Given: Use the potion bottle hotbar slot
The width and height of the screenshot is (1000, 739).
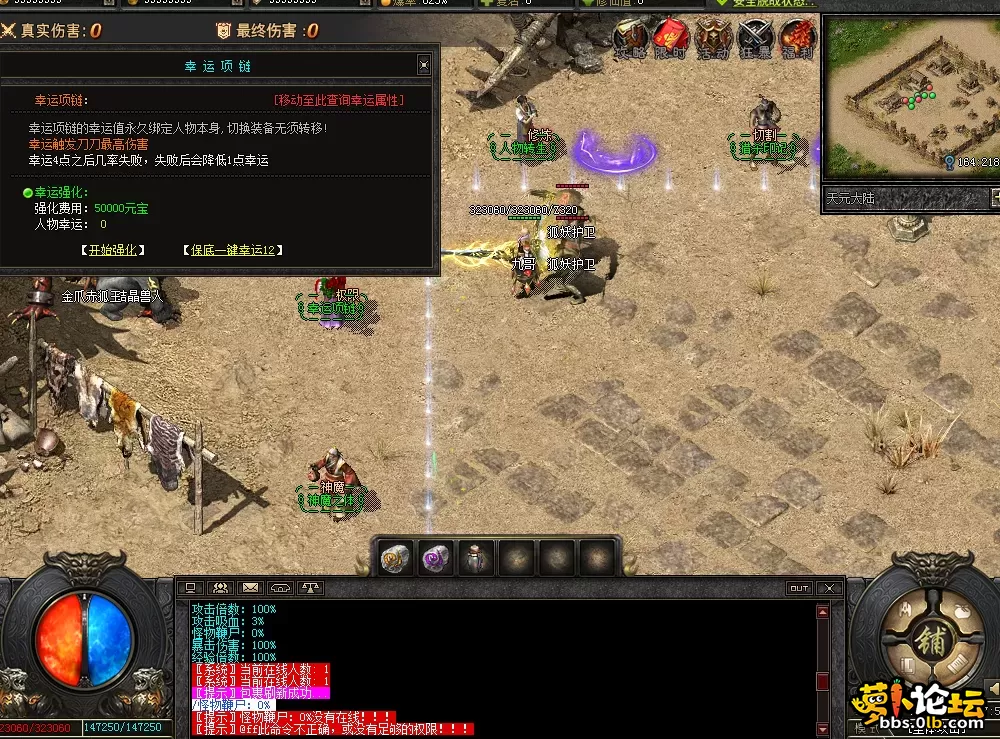Looking at the screenshot, I should click(x=476, y=558).
